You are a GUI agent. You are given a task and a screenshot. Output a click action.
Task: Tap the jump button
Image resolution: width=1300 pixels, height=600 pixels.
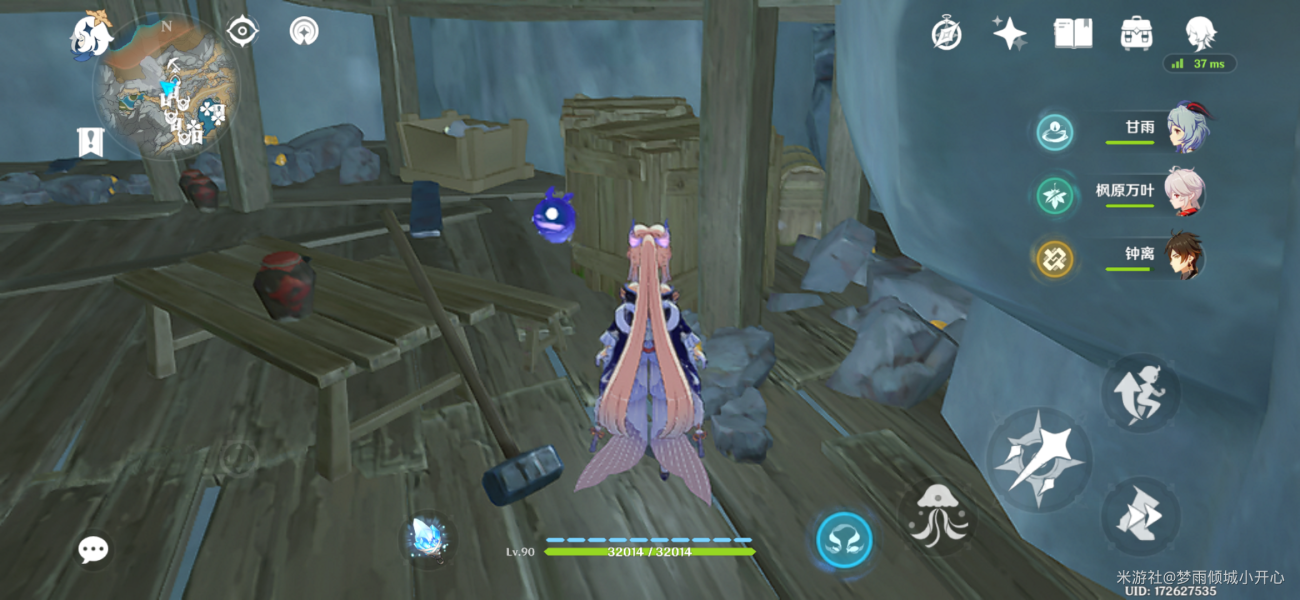point(1141,393)
